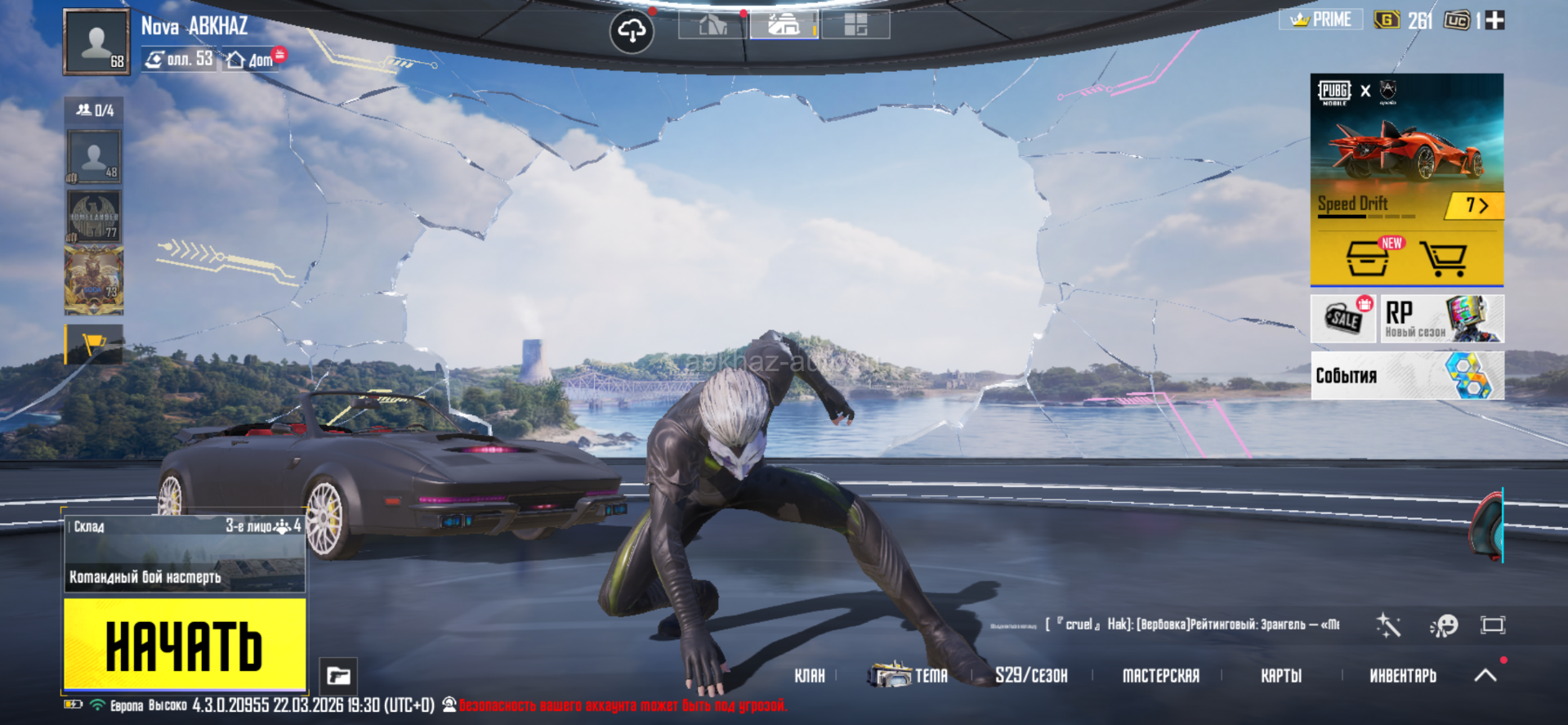Open the cloud download icon
This screenshot has height=725, width=1568.
tap(632, 32)
